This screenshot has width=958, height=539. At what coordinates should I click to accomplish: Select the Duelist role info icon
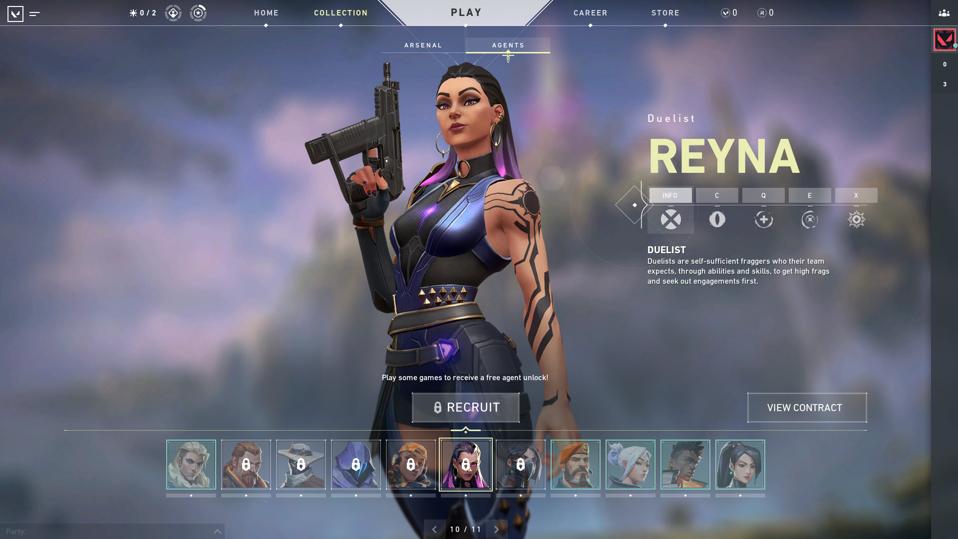670,219
